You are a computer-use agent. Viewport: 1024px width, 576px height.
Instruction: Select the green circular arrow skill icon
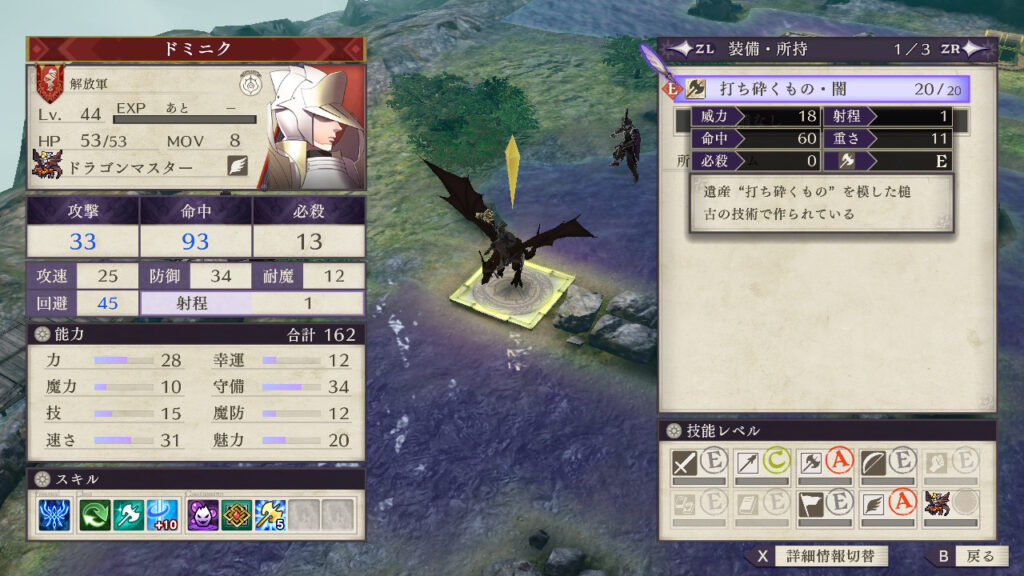pos(97,515)
